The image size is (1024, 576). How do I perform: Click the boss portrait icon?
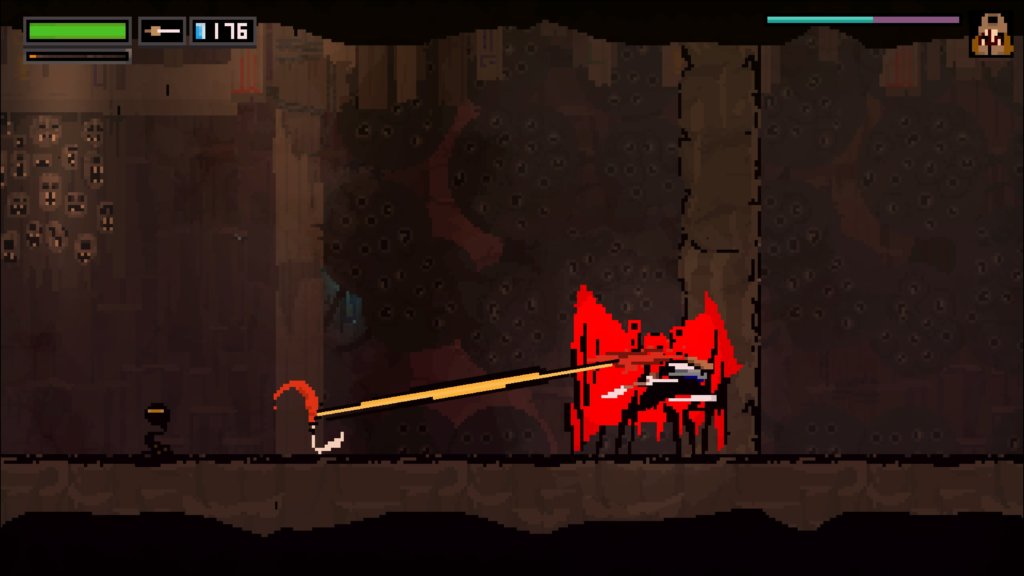tap(991, 35)
